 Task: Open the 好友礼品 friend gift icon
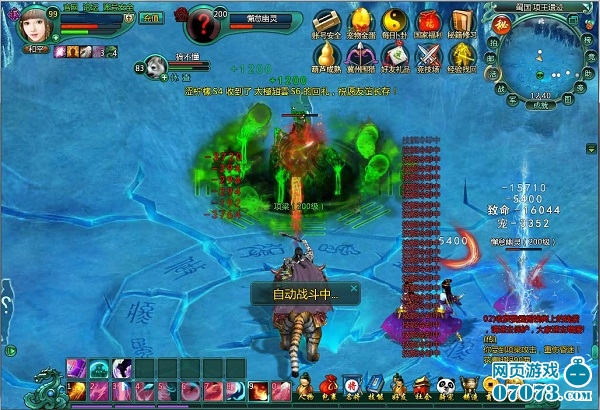tap(393, 55)
